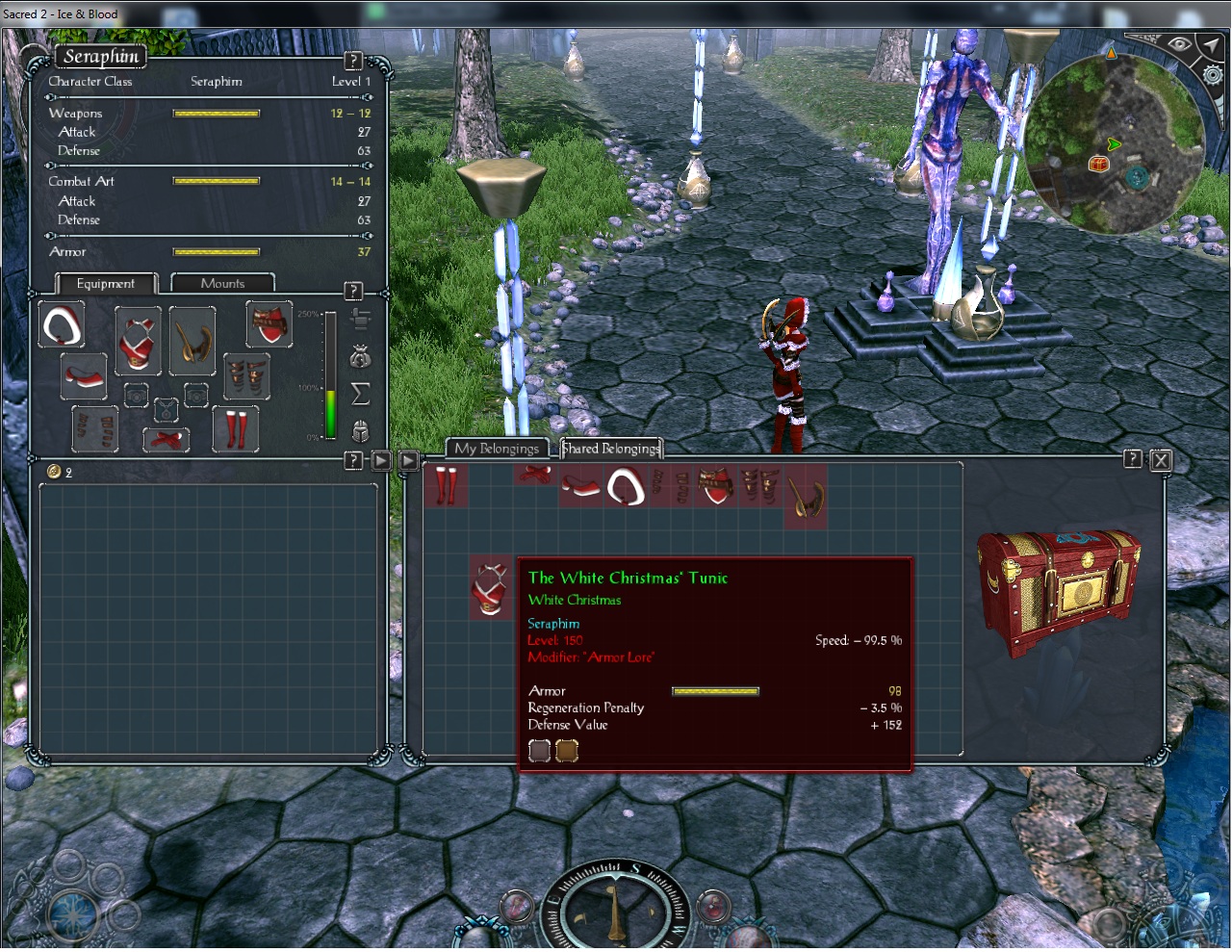Screen dimensions: 1232x952
Task: Open the My Belongings chest tab
Action: 497,449
